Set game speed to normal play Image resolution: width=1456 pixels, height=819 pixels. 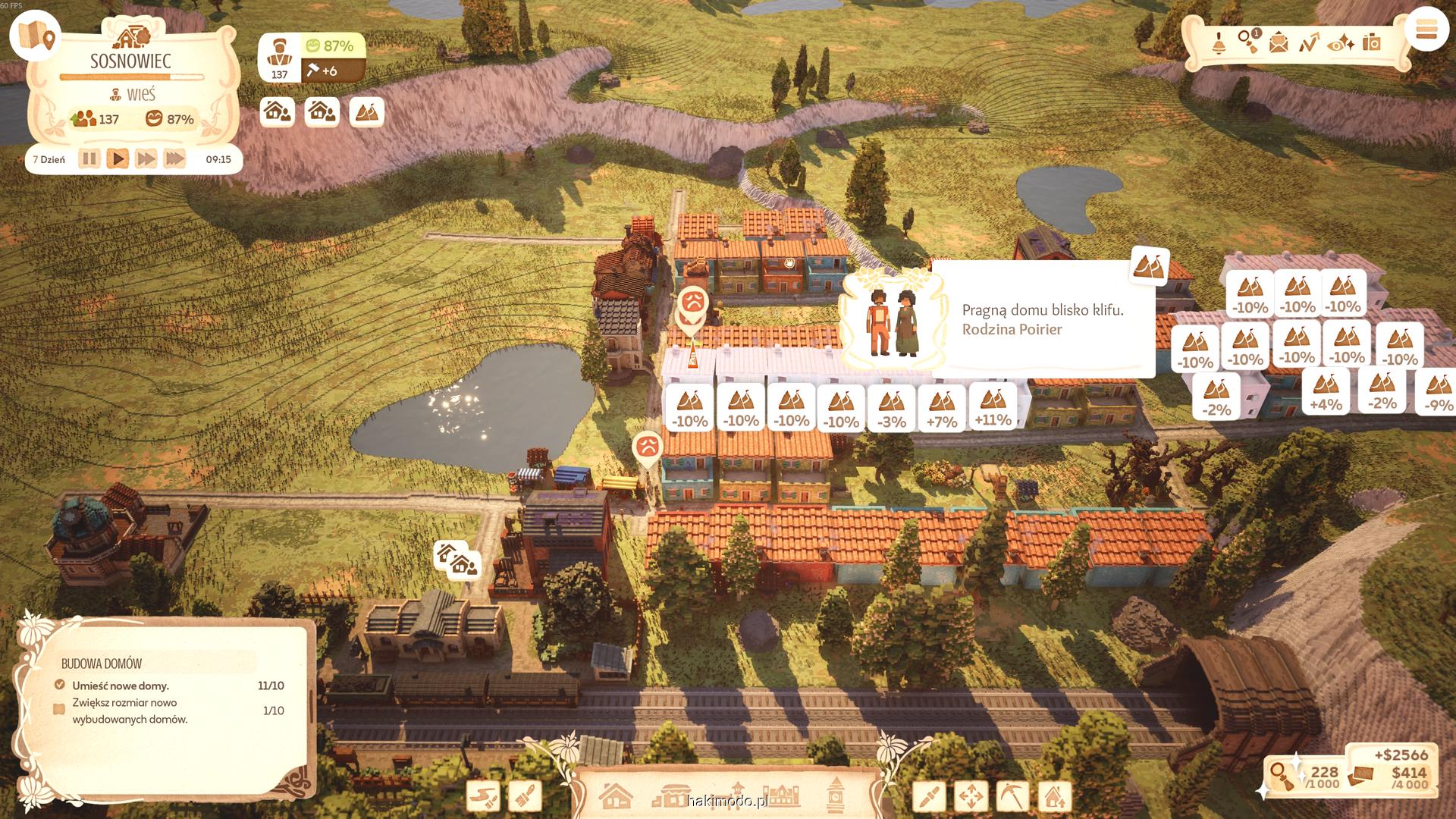pos(118,159)
